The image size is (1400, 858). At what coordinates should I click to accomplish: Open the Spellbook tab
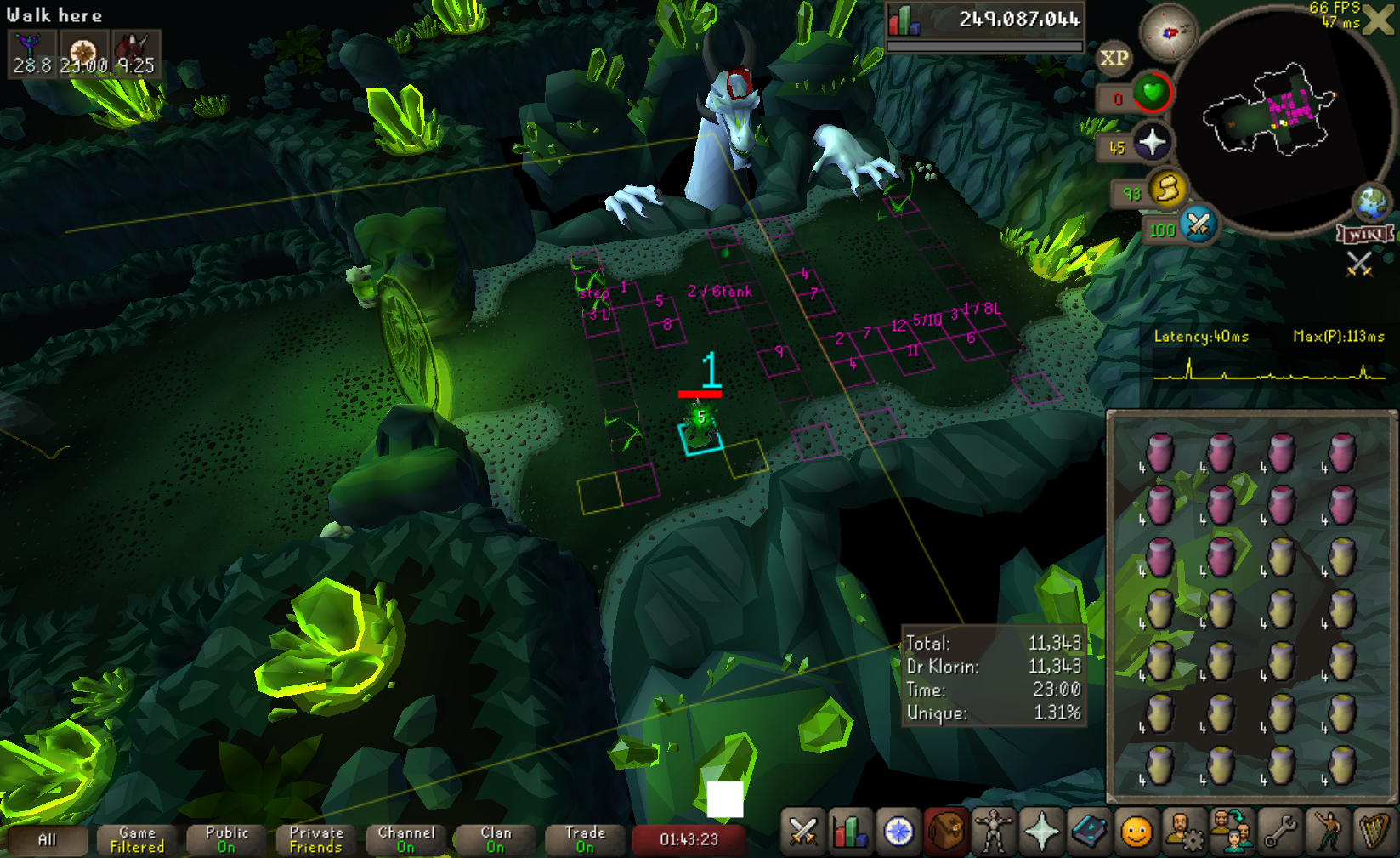(x=1089, y=832)
